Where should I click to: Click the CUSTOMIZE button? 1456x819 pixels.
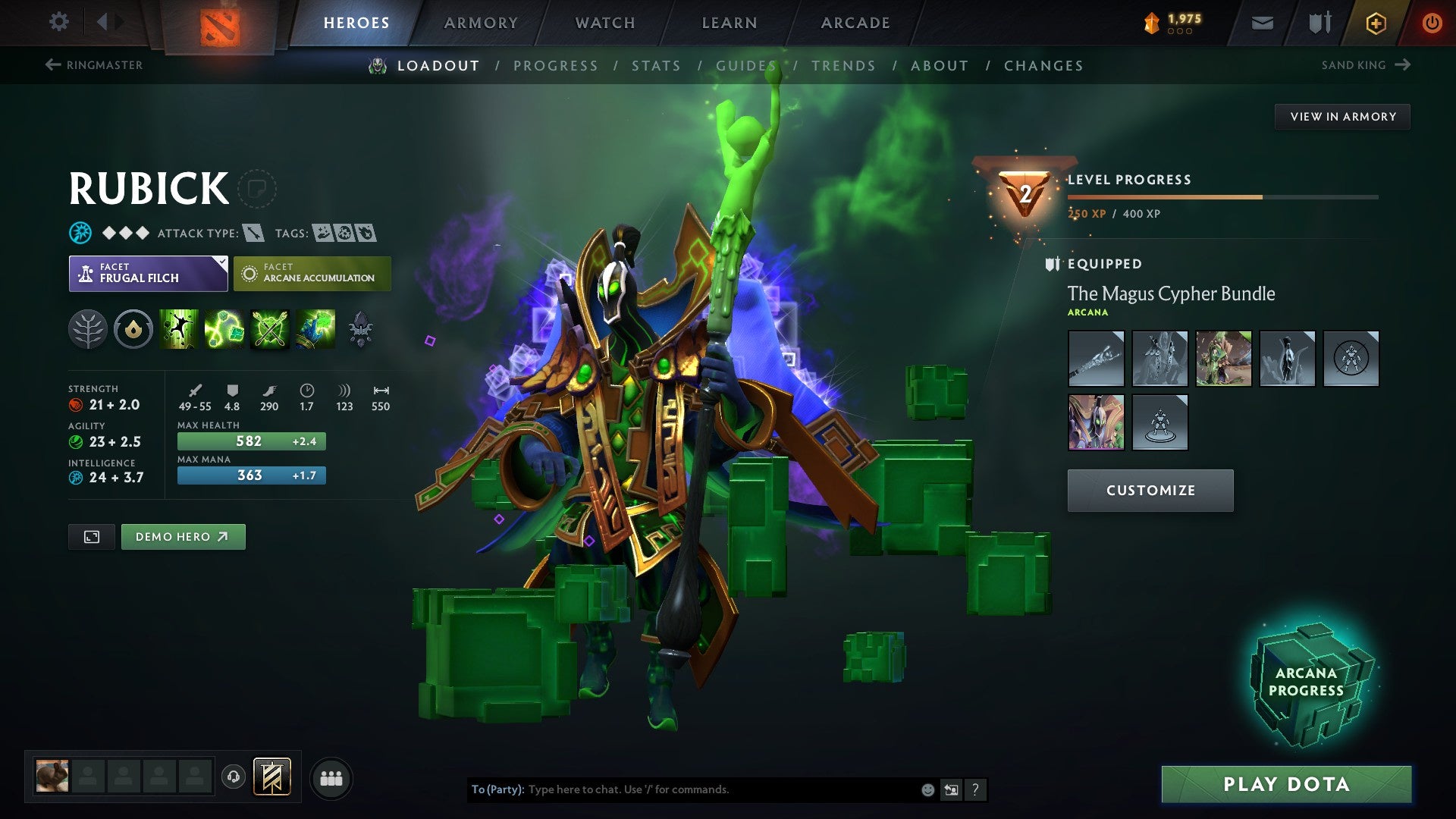tap(1150, 490)
